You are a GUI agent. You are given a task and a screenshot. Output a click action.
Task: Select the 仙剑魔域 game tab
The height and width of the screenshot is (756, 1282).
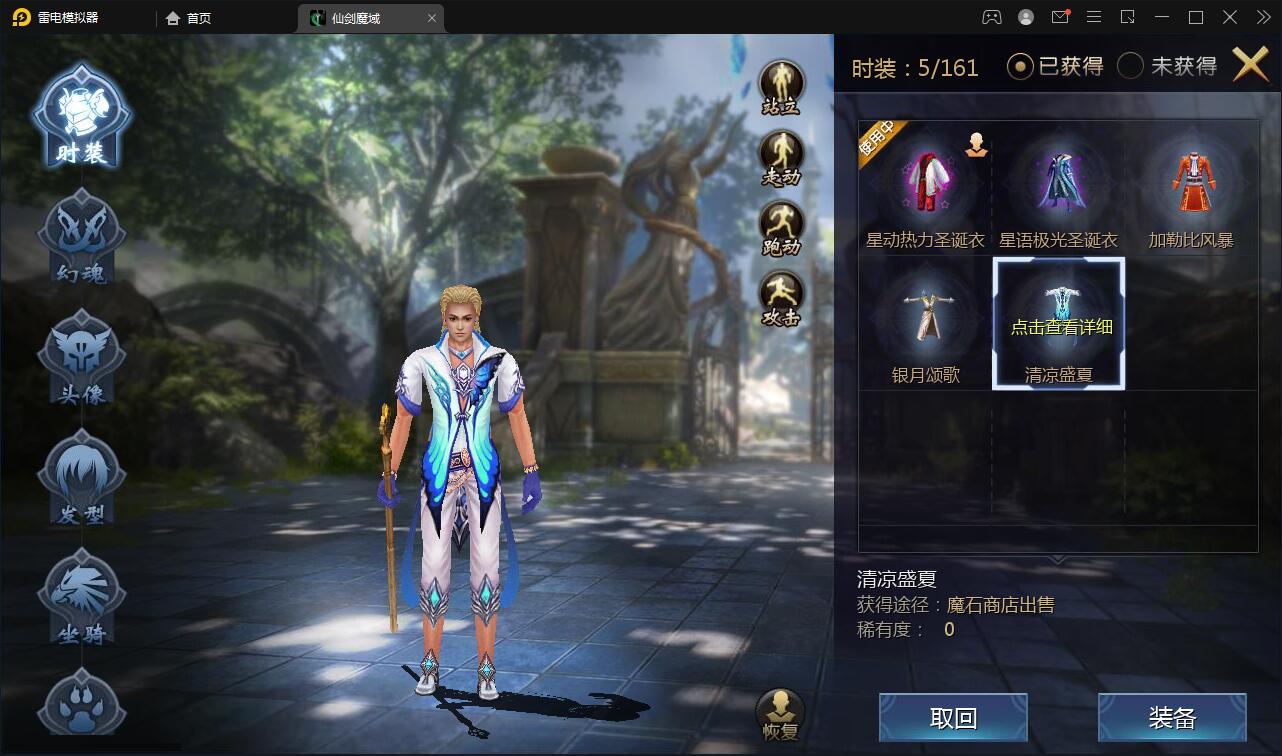362,17
